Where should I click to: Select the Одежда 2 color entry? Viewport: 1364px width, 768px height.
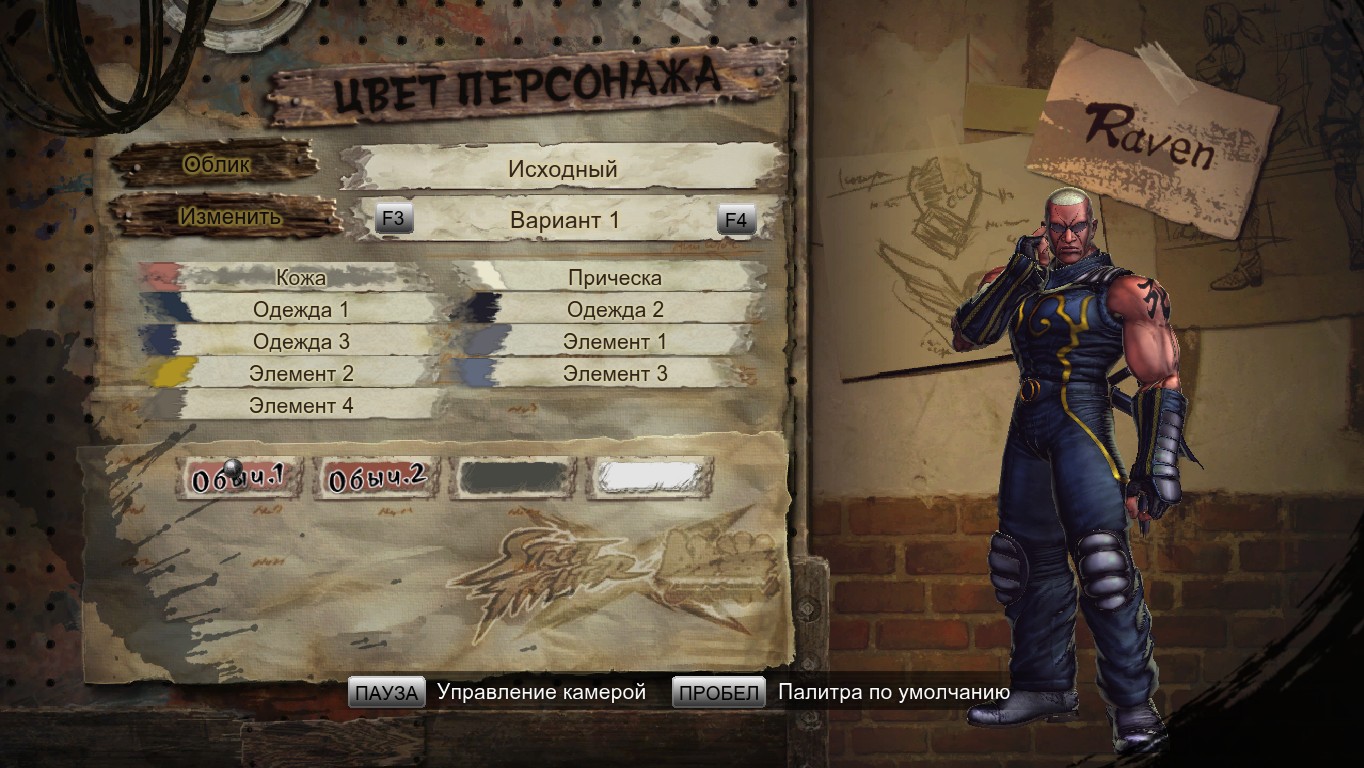coord(614,310)
